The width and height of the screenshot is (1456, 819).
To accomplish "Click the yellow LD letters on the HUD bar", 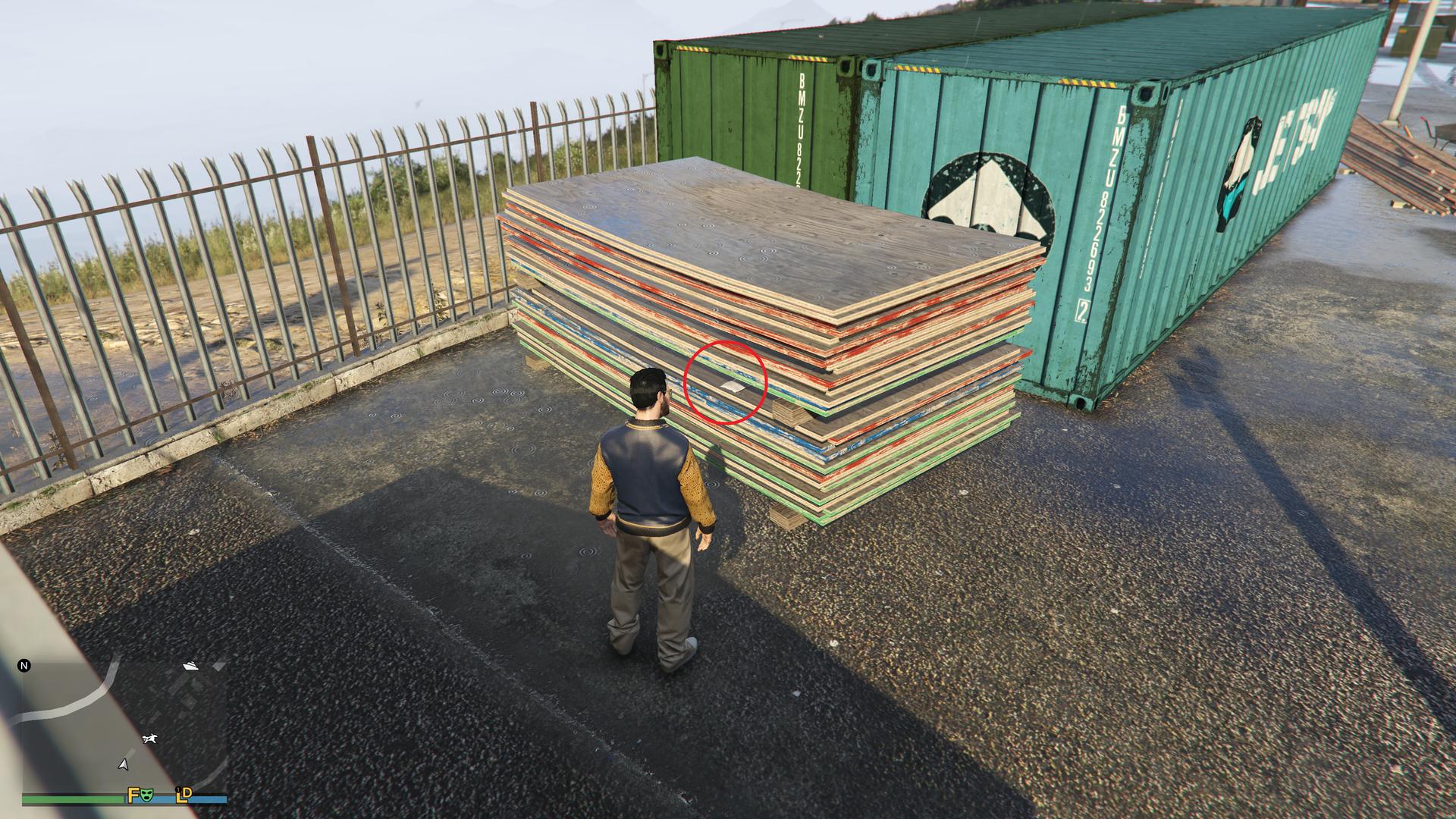I will tap(184, 796).
